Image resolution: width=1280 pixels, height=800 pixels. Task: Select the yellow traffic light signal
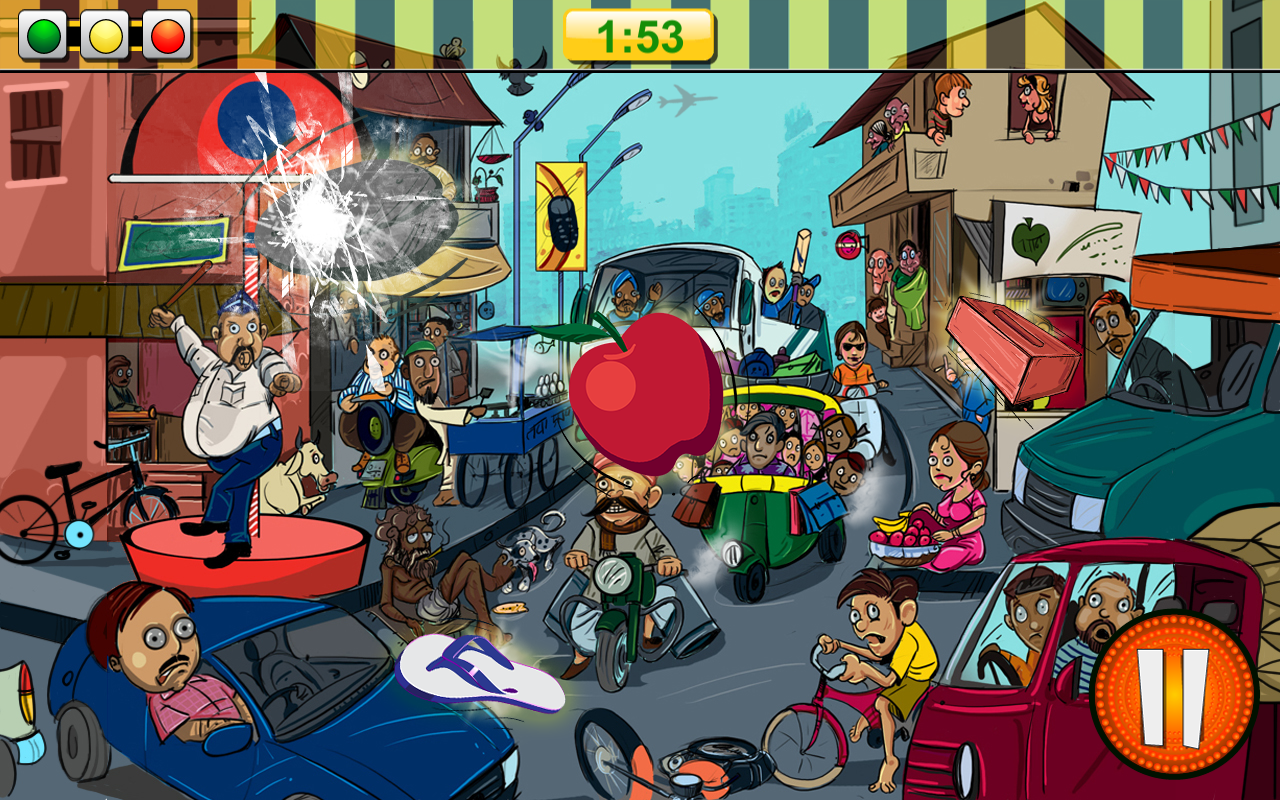pos(106,33)
